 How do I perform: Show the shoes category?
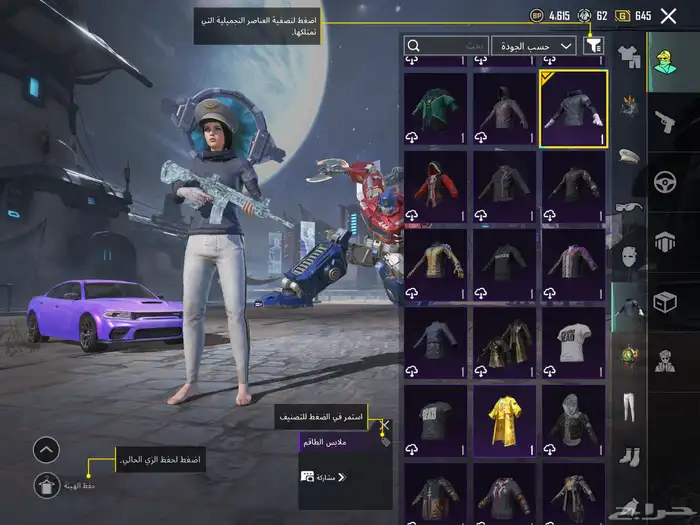pos(629,455)
